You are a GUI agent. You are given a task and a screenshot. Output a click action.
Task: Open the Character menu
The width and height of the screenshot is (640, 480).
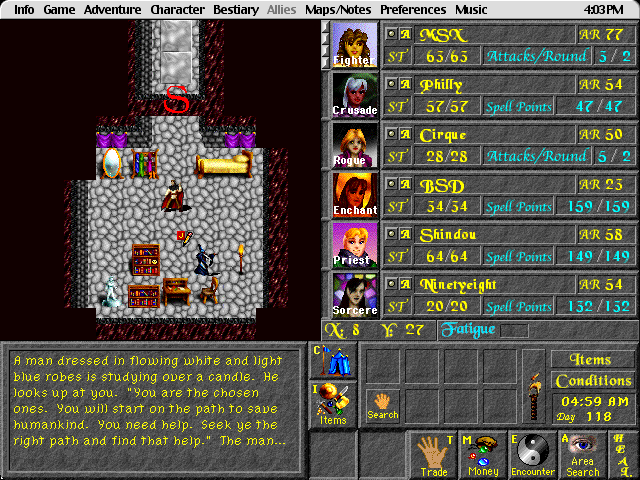click(x=177, y=9)
